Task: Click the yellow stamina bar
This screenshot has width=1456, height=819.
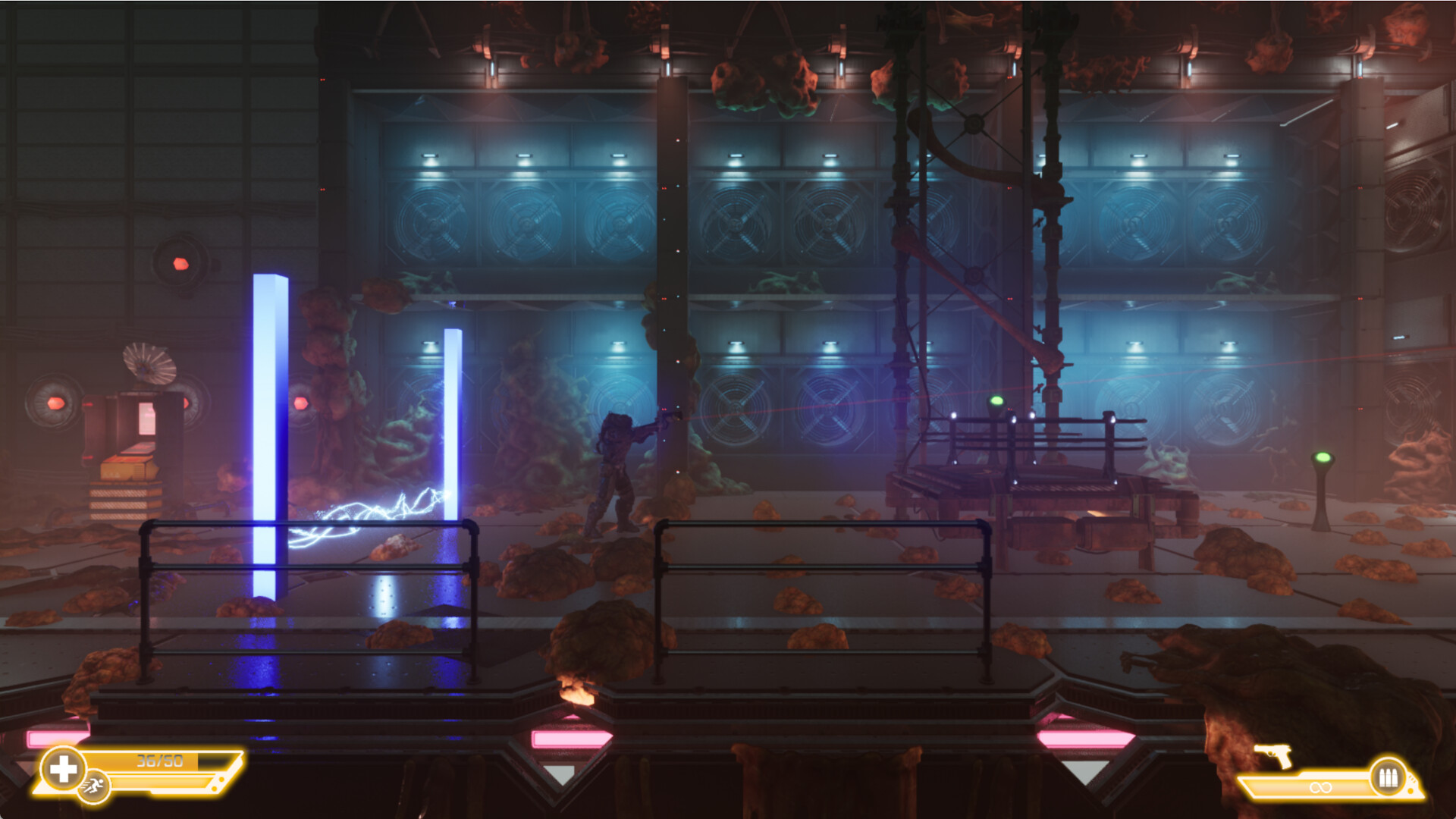Action: 159,781
